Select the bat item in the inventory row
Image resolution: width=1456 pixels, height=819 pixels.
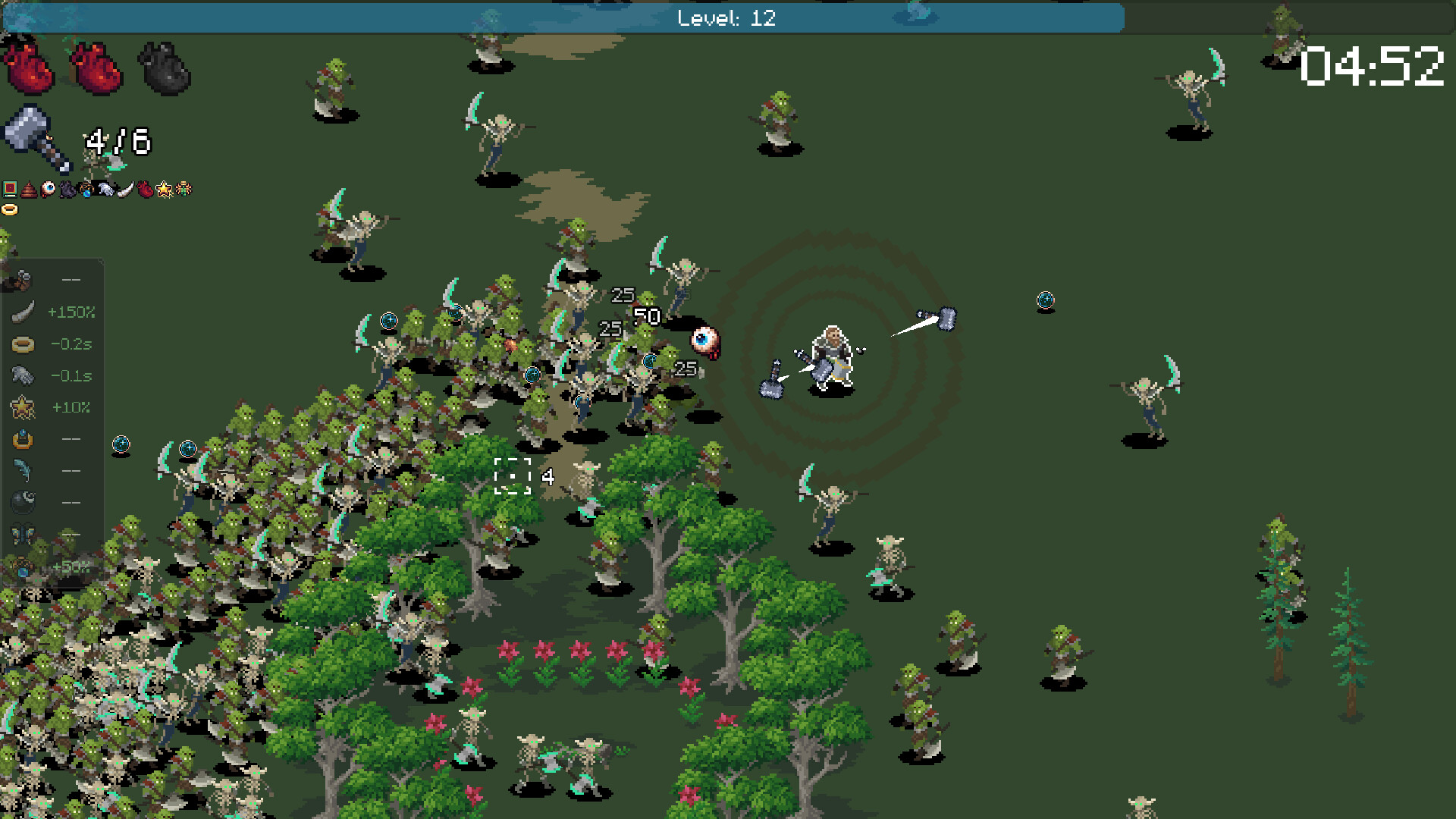click(x=67, y=189)
